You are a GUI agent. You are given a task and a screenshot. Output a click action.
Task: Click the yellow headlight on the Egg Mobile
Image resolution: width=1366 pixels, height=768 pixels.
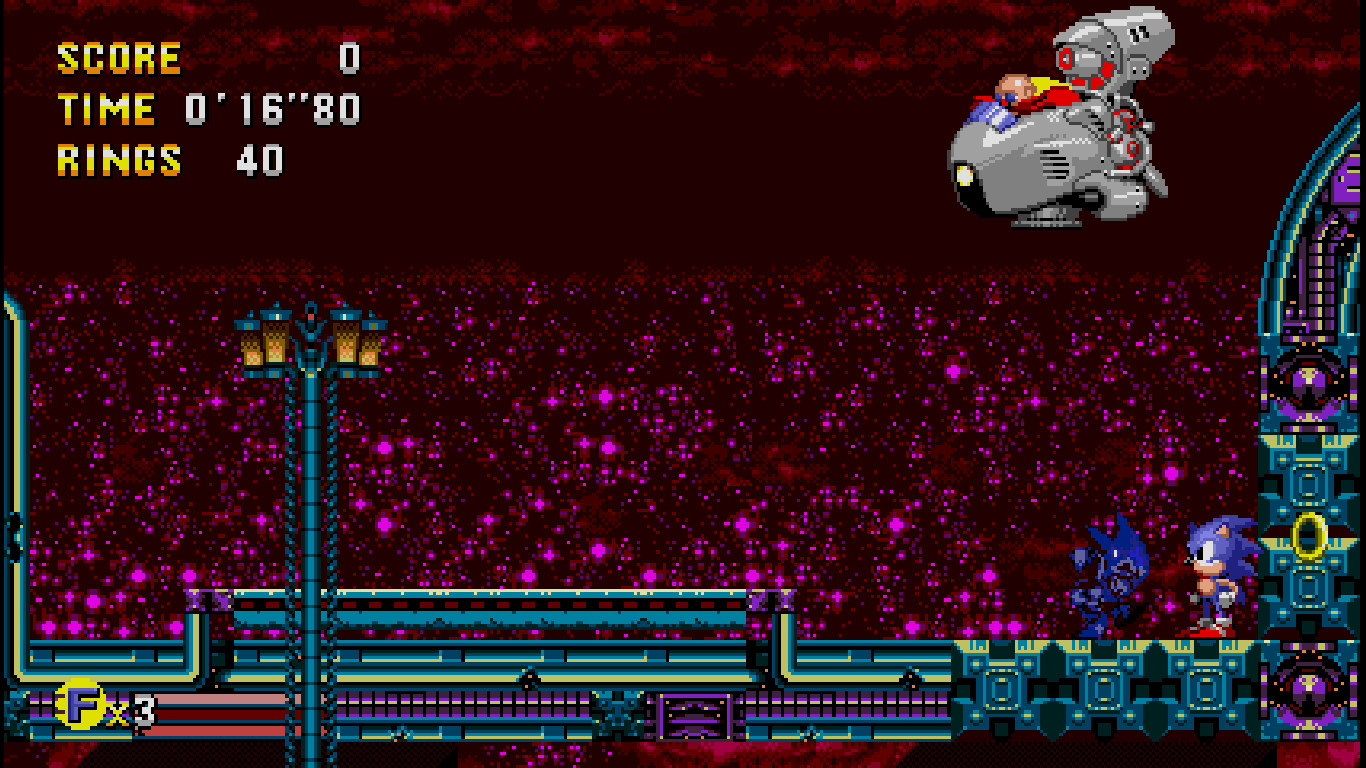[966, 175]
